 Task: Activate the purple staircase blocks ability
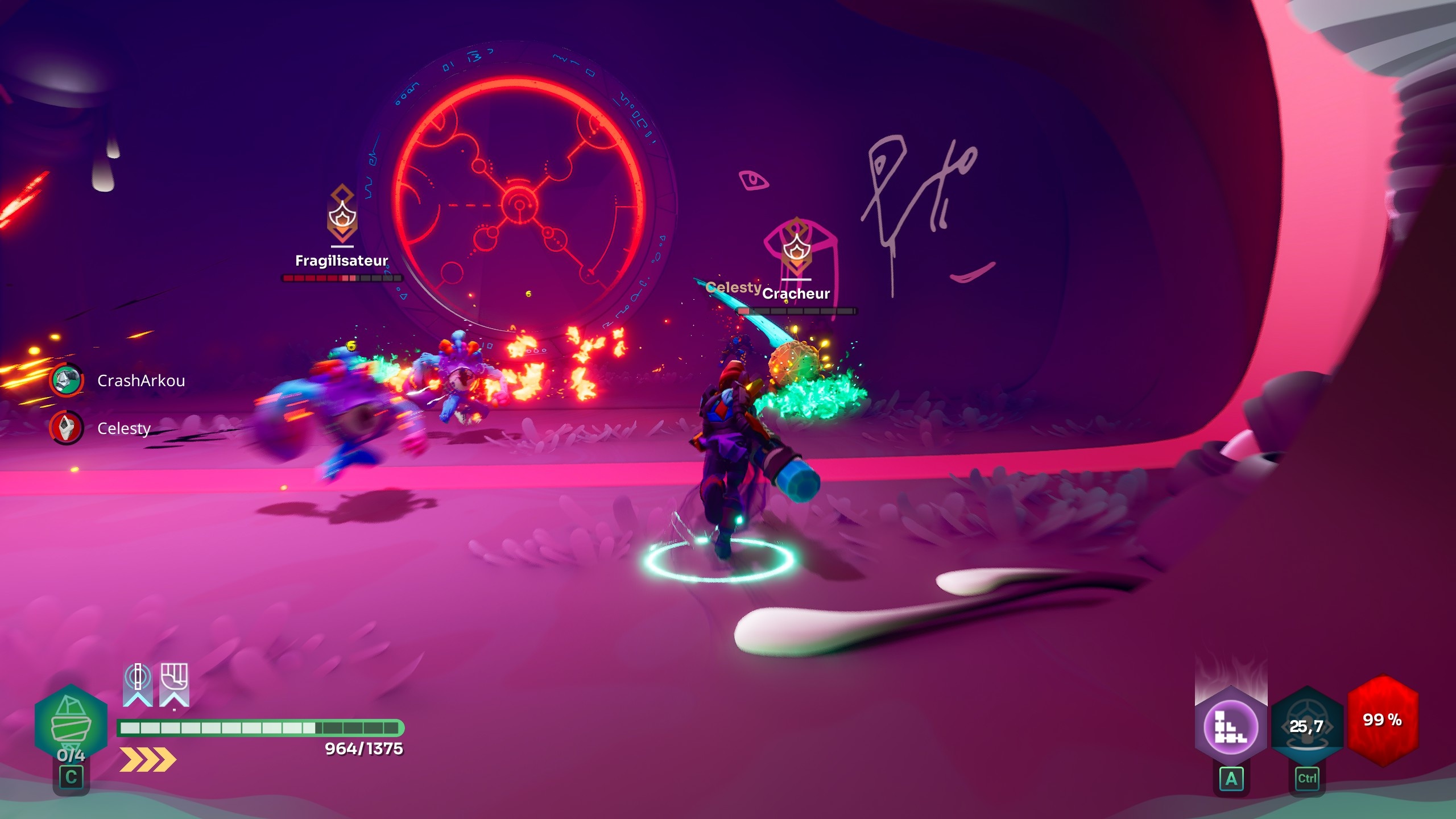pos(1231,727)
